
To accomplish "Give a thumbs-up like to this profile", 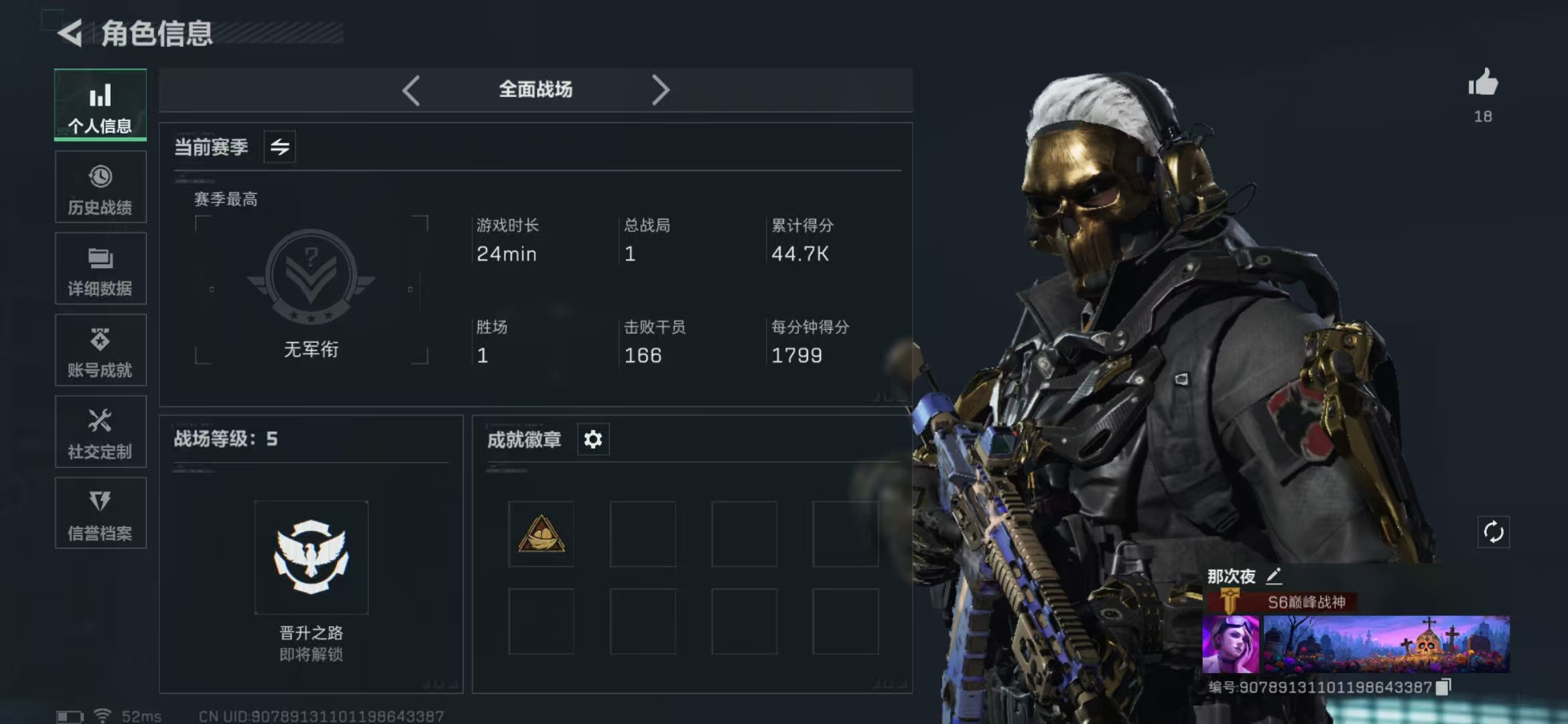I will click(1483, 84).
